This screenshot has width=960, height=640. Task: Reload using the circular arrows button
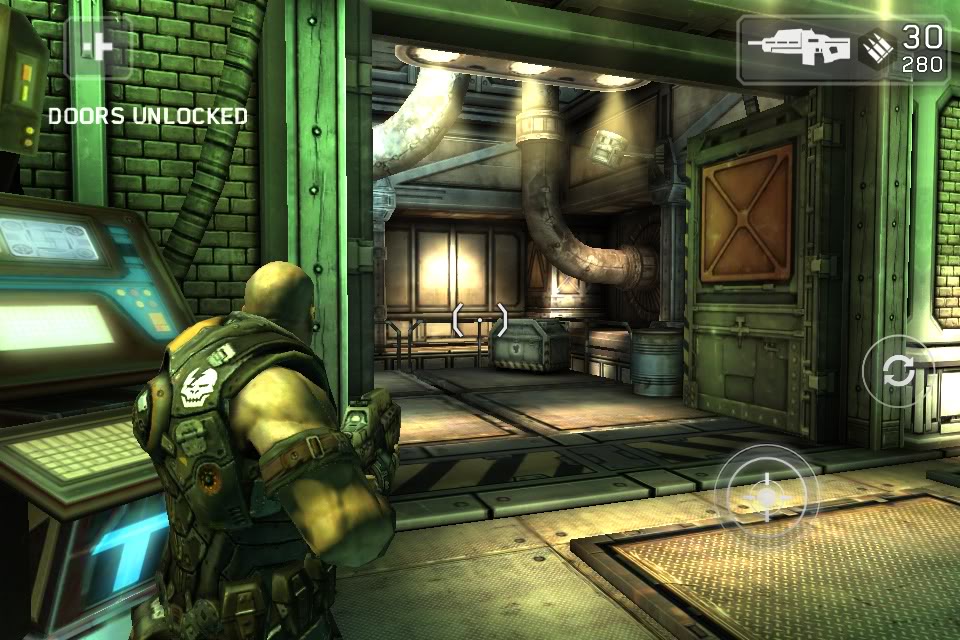pos(898,371)
